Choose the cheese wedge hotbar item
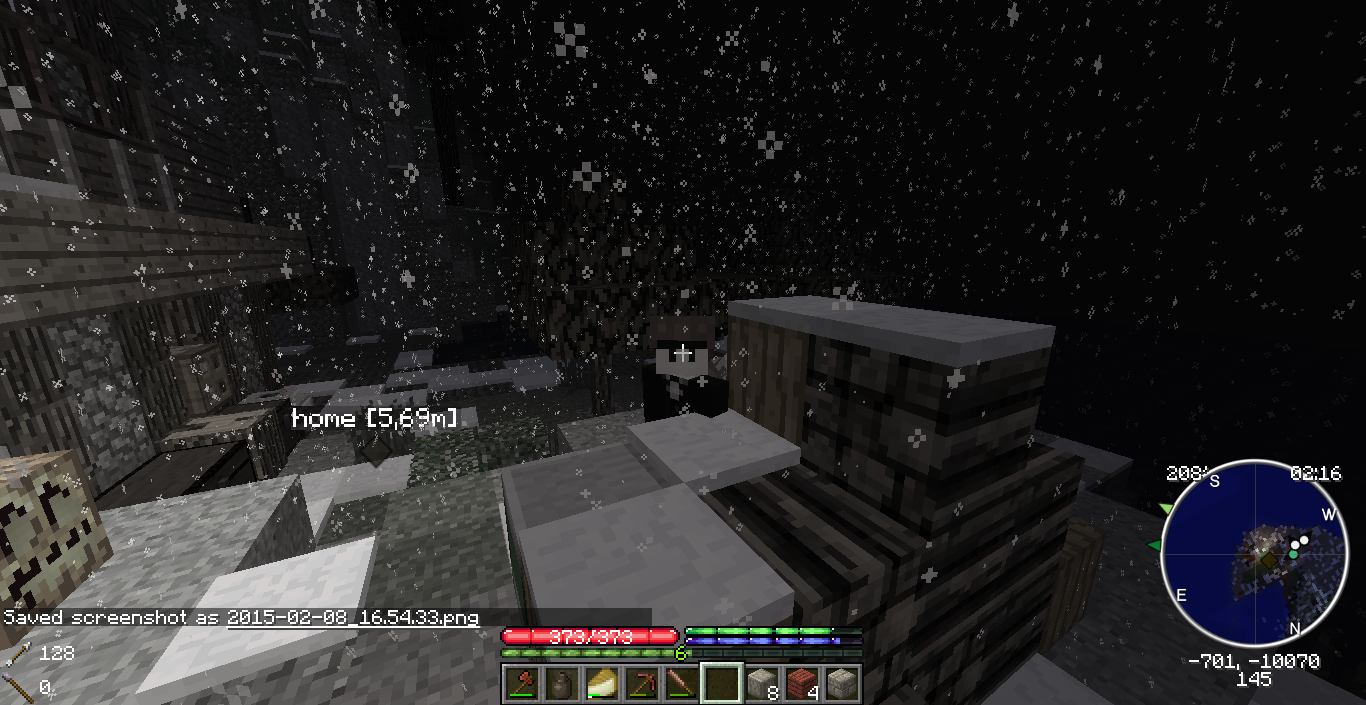 click(x=603, y=684)
